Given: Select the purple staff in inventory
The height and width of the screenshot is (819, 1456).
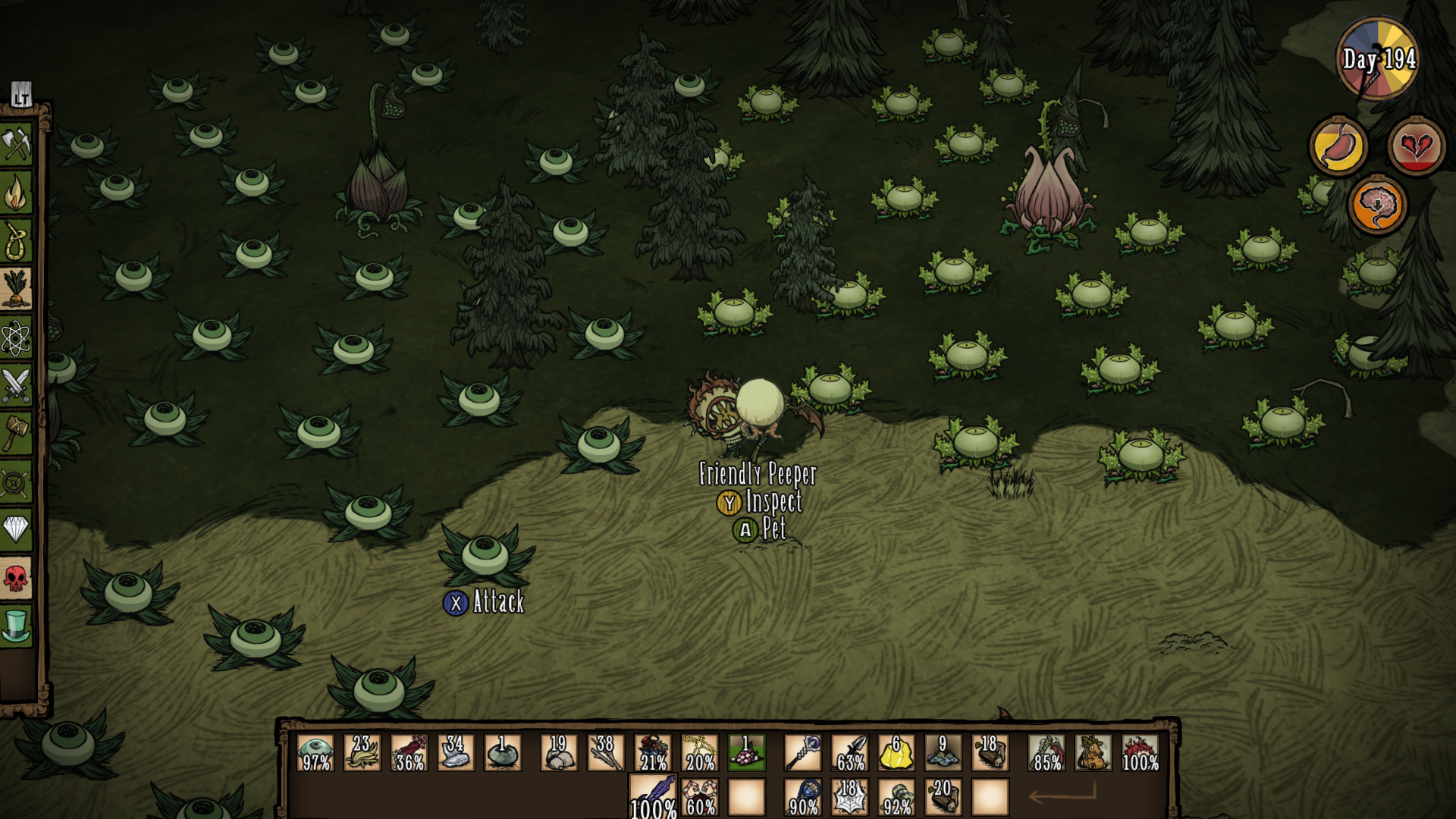Looking at the screenshot, I should [x=803, y=752].
